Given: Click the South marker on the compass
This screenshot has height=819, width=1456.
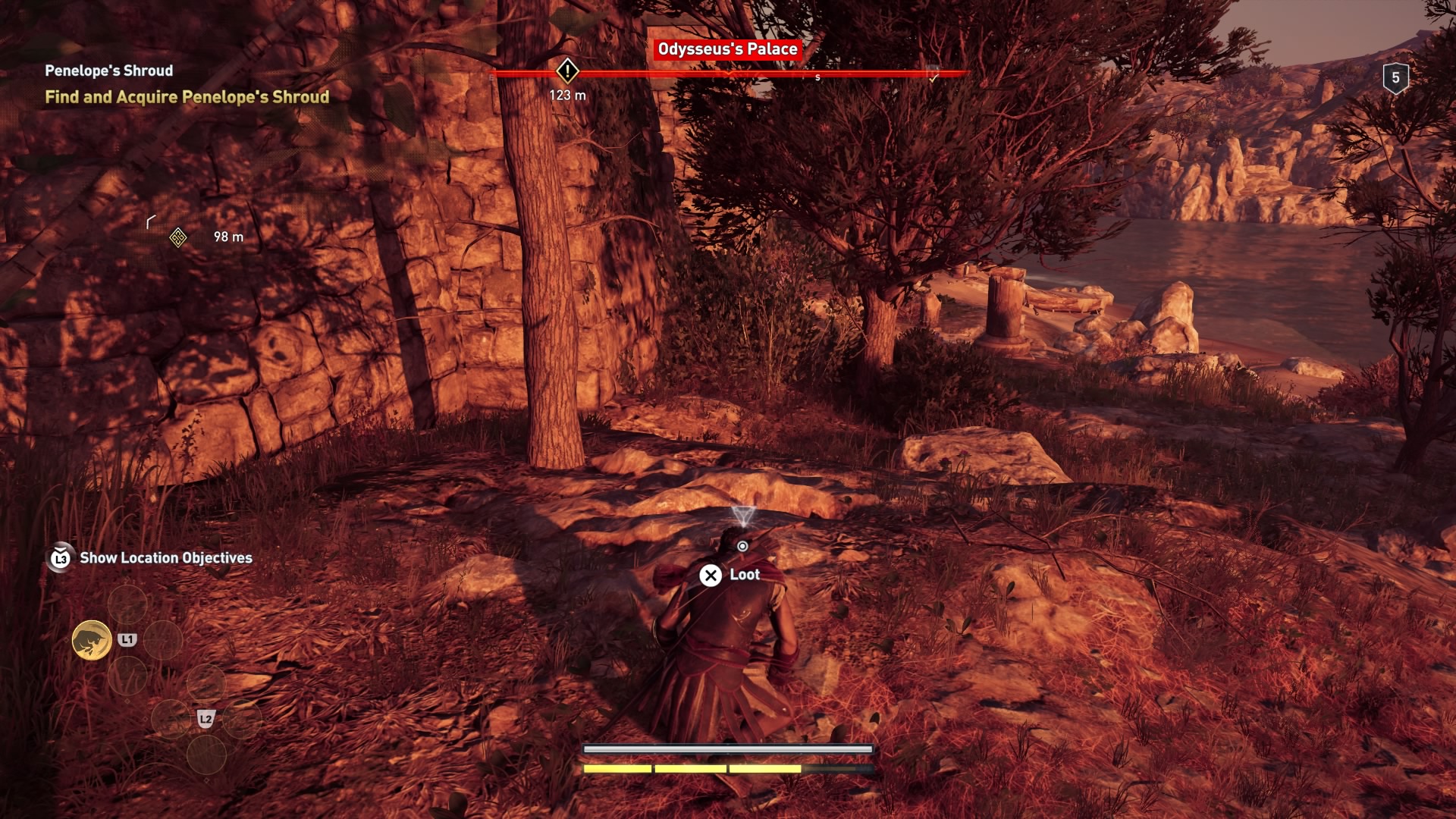Looking at the screenshot, I should point(817,77).
